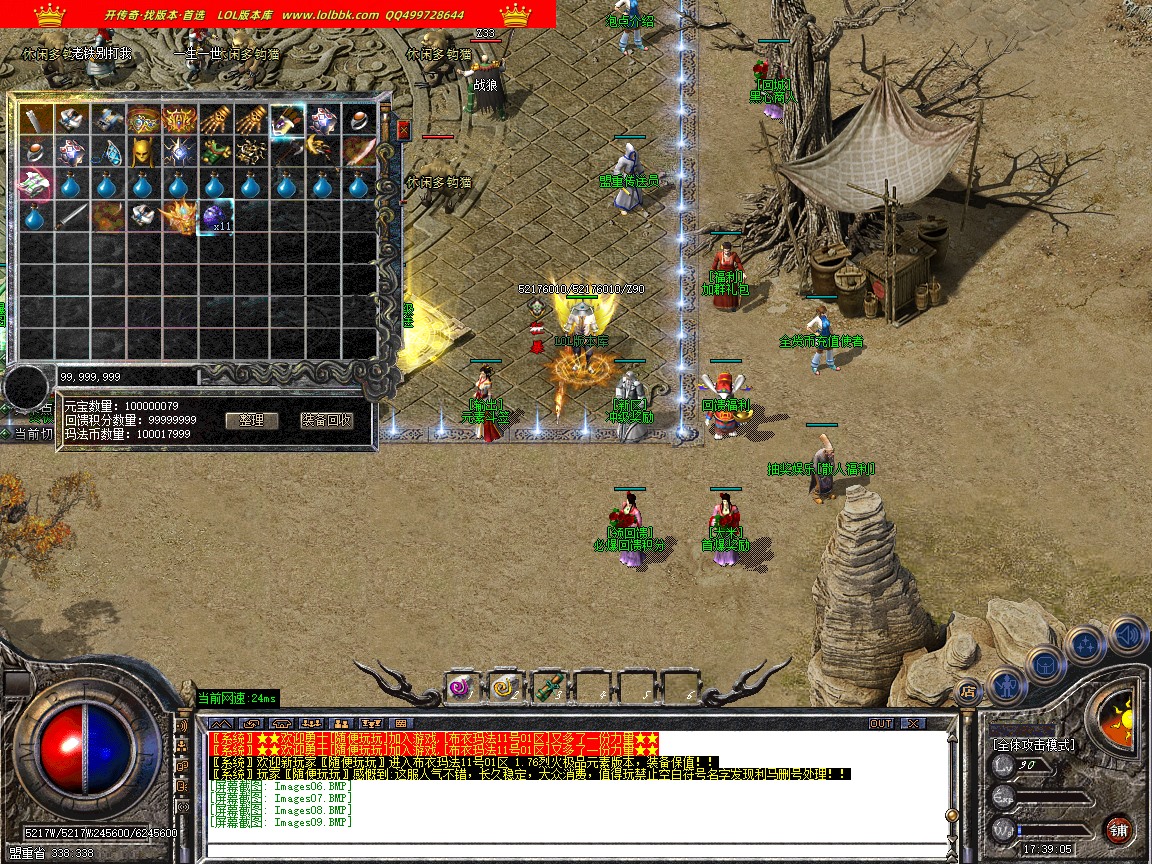Open the 店 shop button

(968, 690)
